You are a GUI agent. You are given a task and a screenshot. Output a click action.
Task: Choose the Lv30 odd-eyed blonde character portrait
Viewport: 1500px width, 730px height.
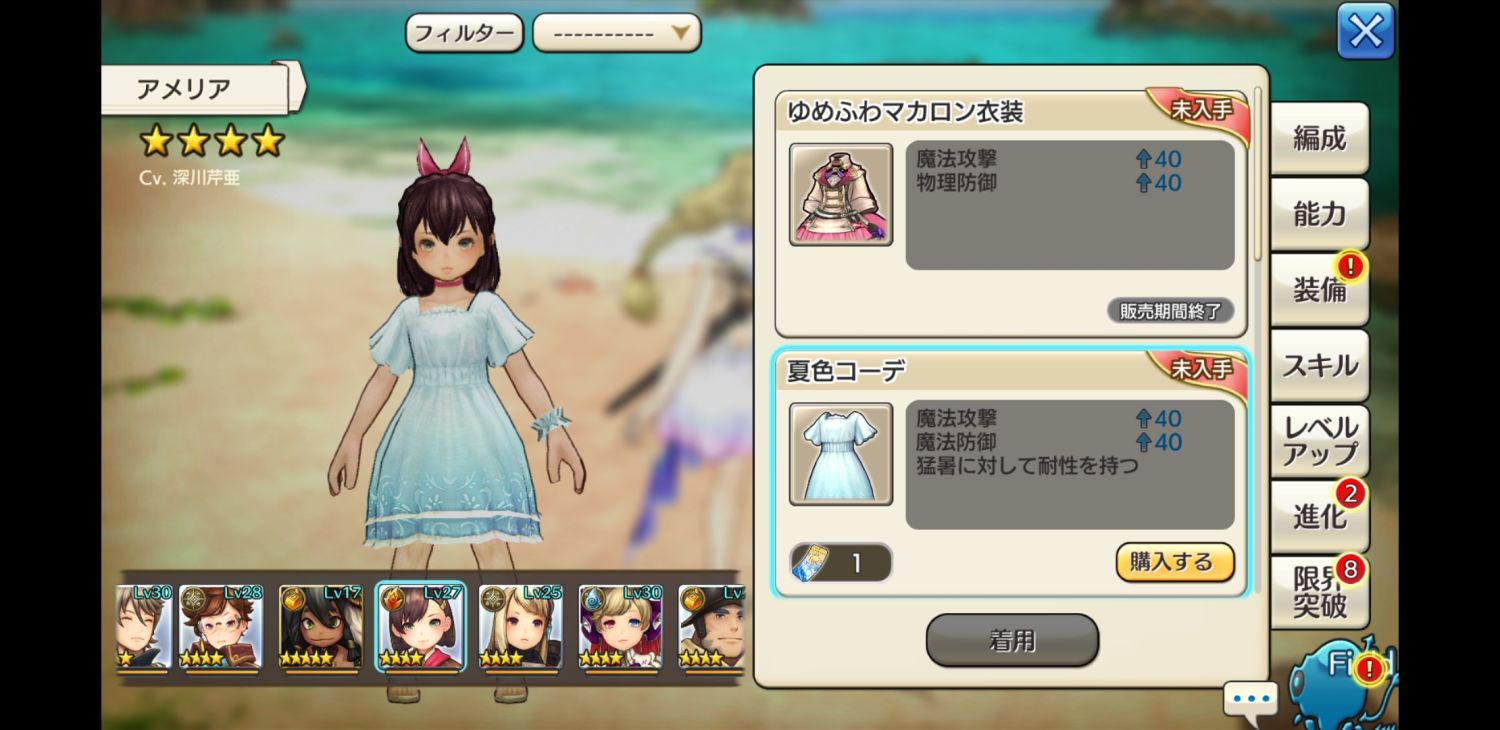click(x=620, y=627)
